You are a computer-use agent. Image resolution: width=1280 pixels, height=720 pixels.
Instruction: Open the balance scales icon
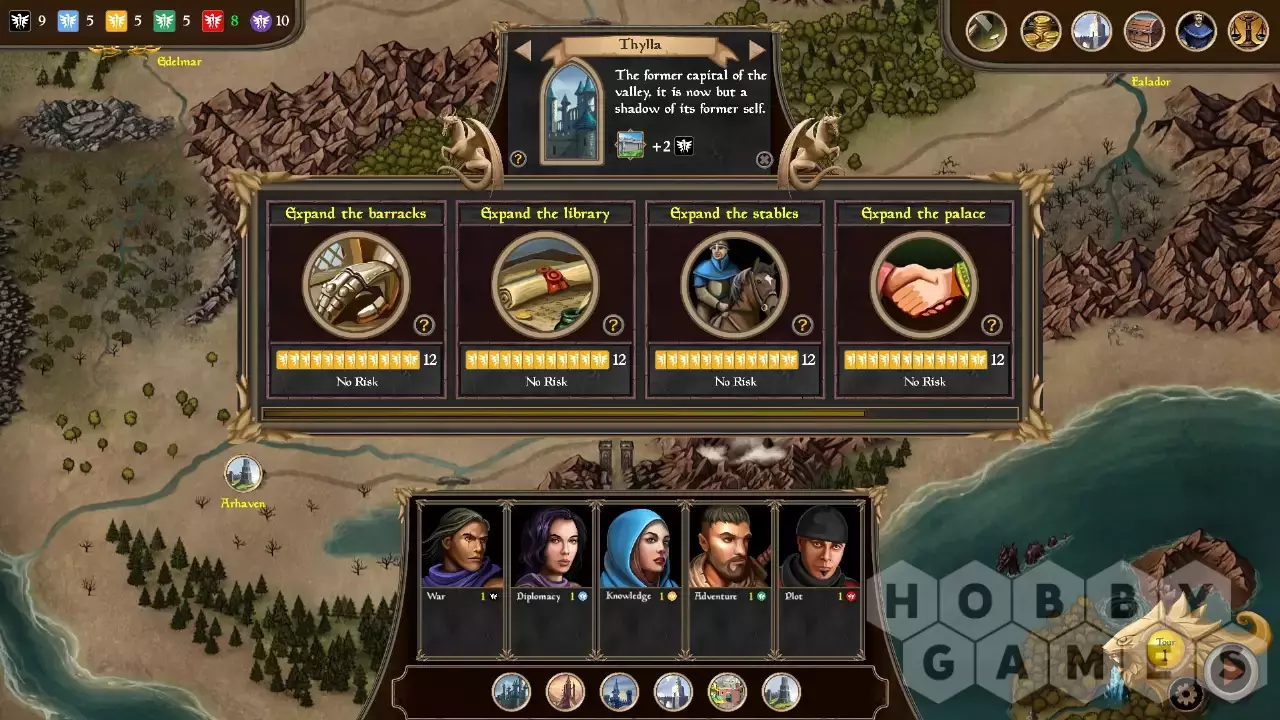tap(1248, 31)
